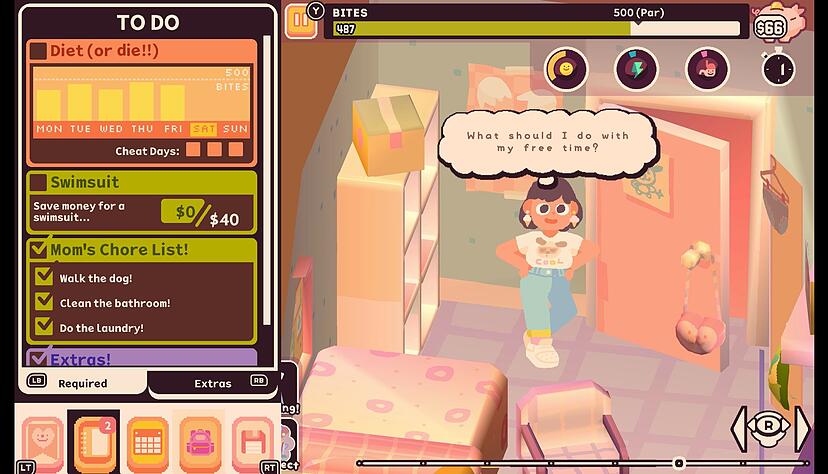Click the Do the laundry checkbox

tap(44, 327)
